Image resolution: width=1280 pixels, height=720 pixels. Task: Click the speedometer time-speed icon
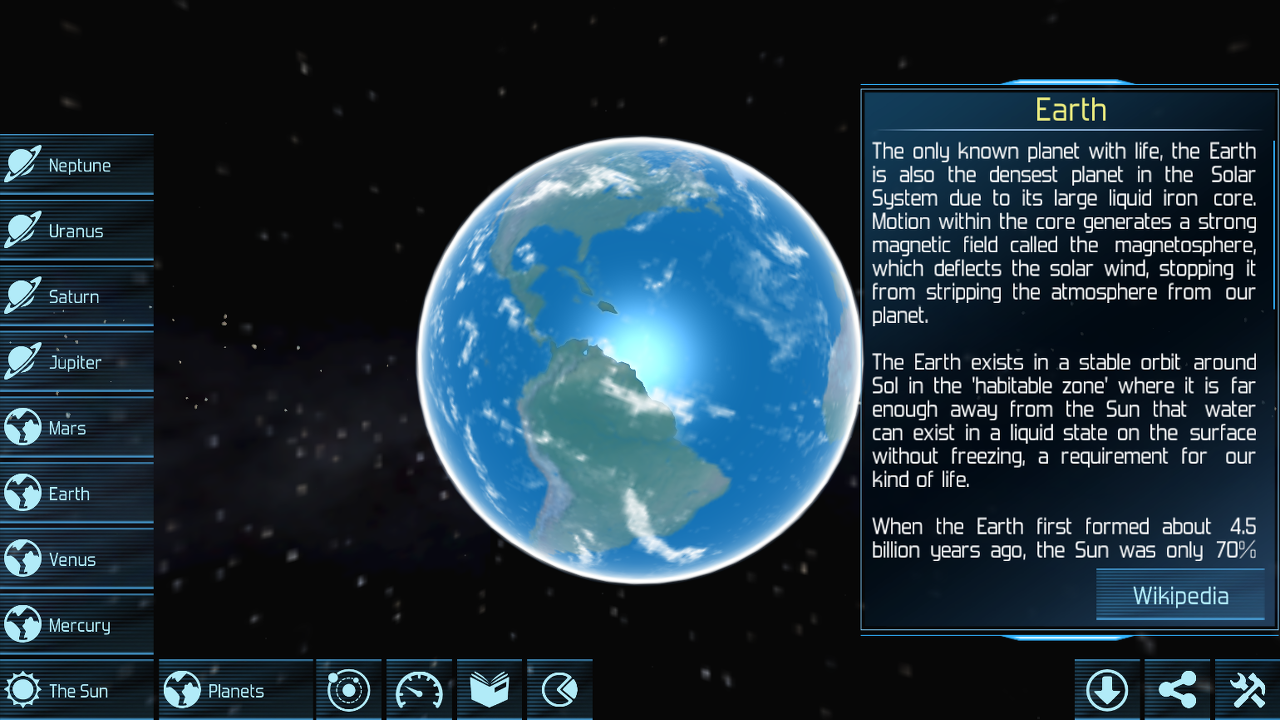click(418, 689)
